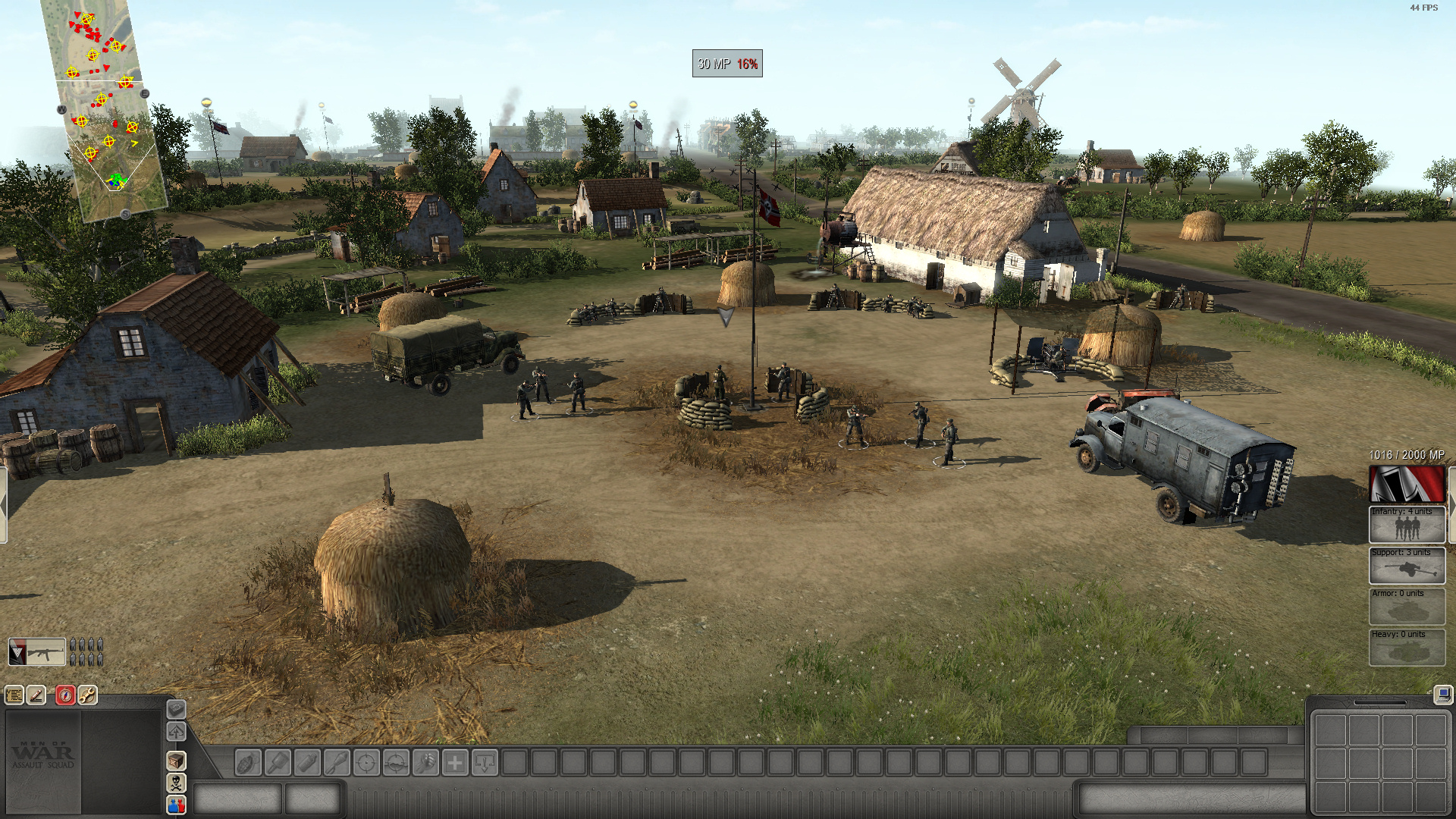Click the computer monitor icon
The height and width of the screenshot is (819, 1456).
(x=1442, y=694)
